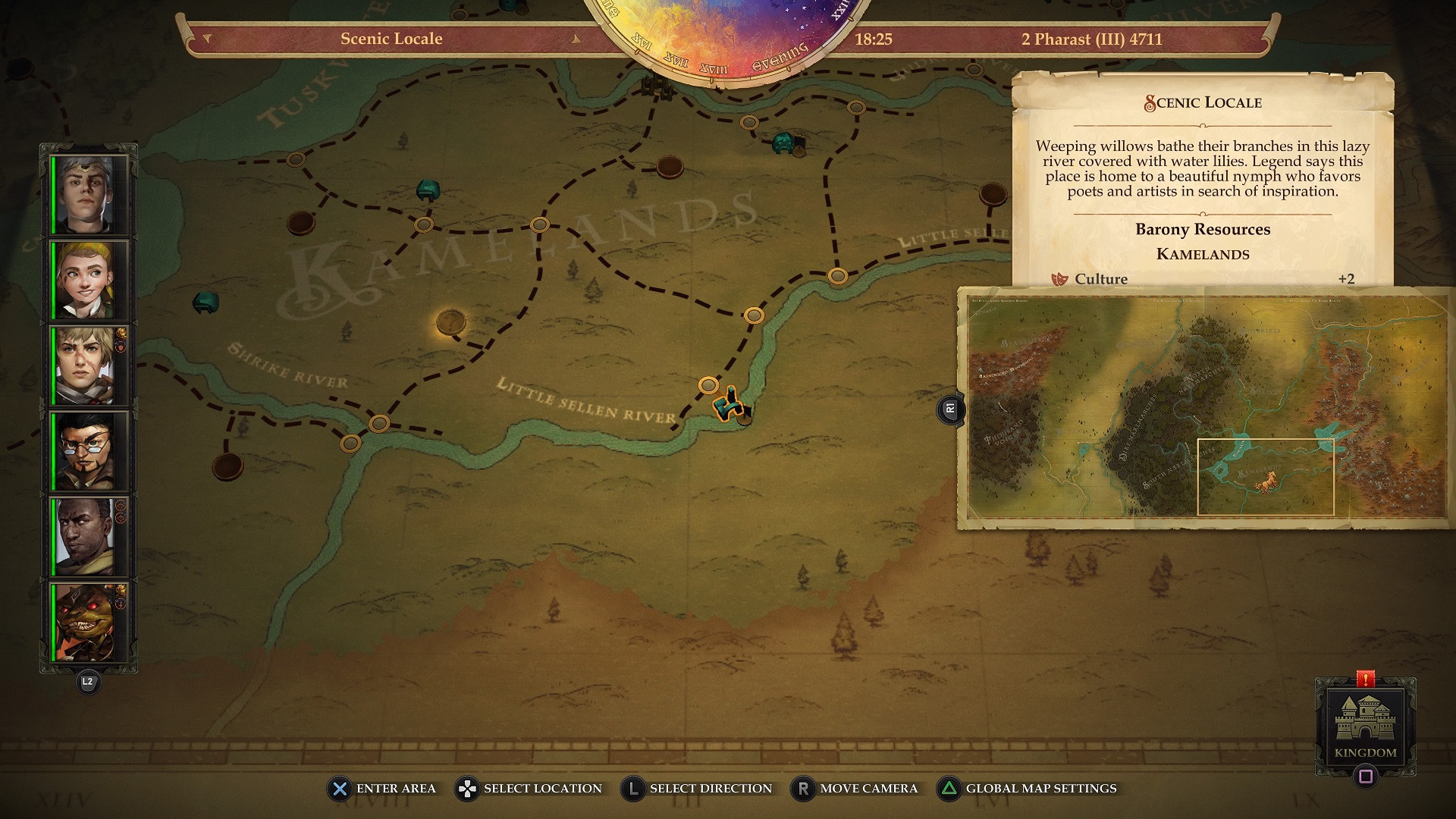Open the Kingdom management screen

pos(1365,726)
